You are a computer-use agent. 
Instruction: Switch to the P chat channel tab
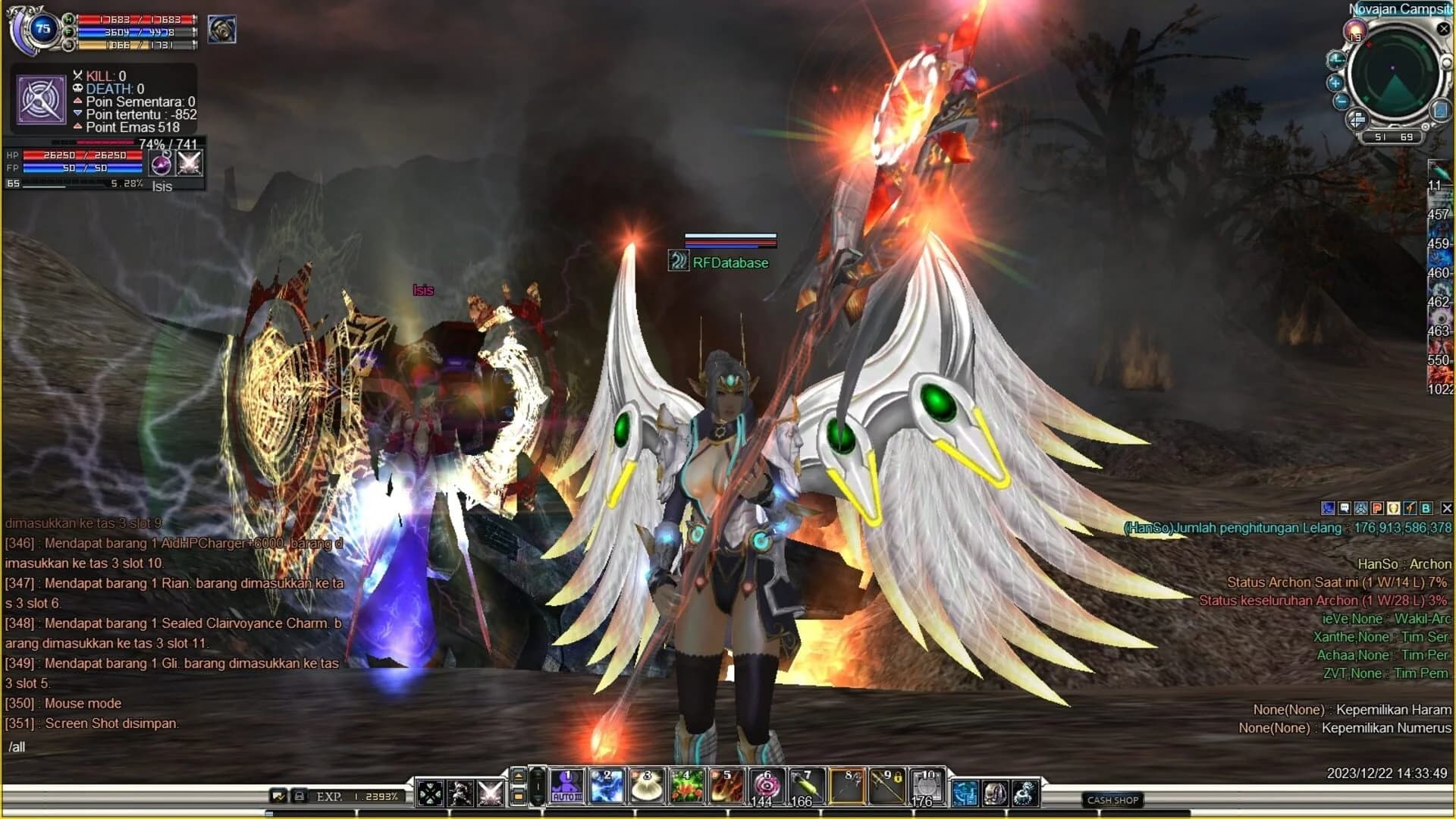(x=1376, y=509)
